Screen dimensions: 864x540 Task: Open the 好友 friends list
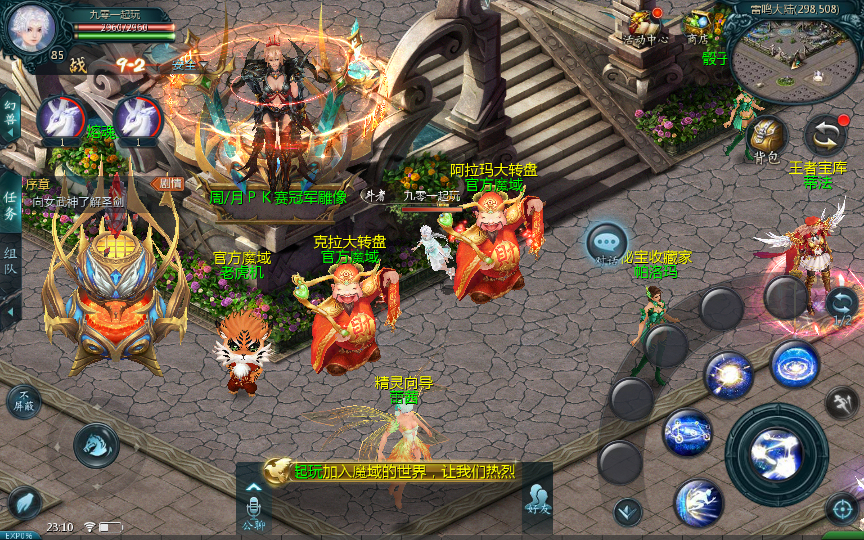(x=537, y=498)
